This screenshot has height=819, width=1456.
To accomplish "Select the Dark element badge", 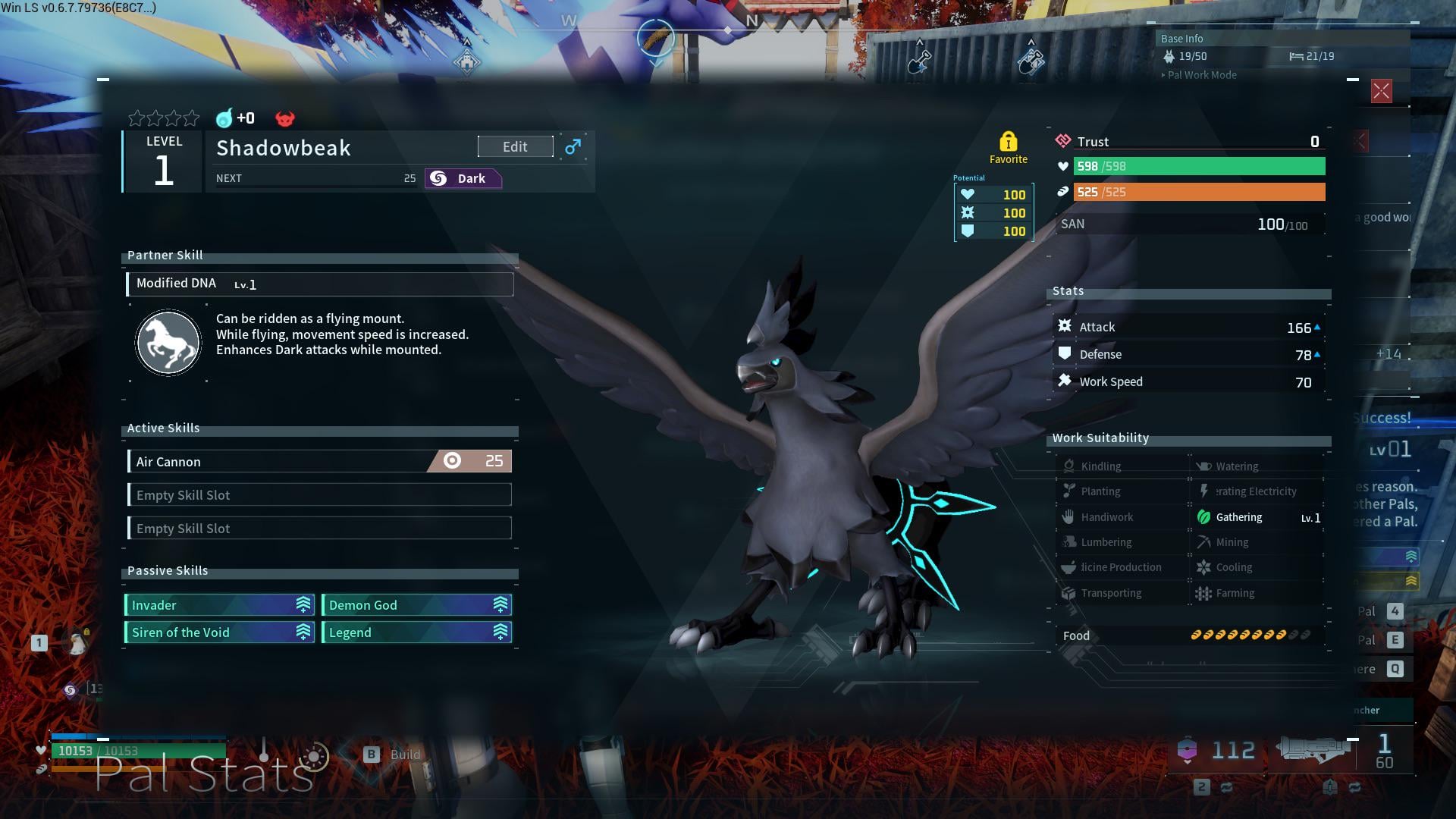I will click(463, 179).
